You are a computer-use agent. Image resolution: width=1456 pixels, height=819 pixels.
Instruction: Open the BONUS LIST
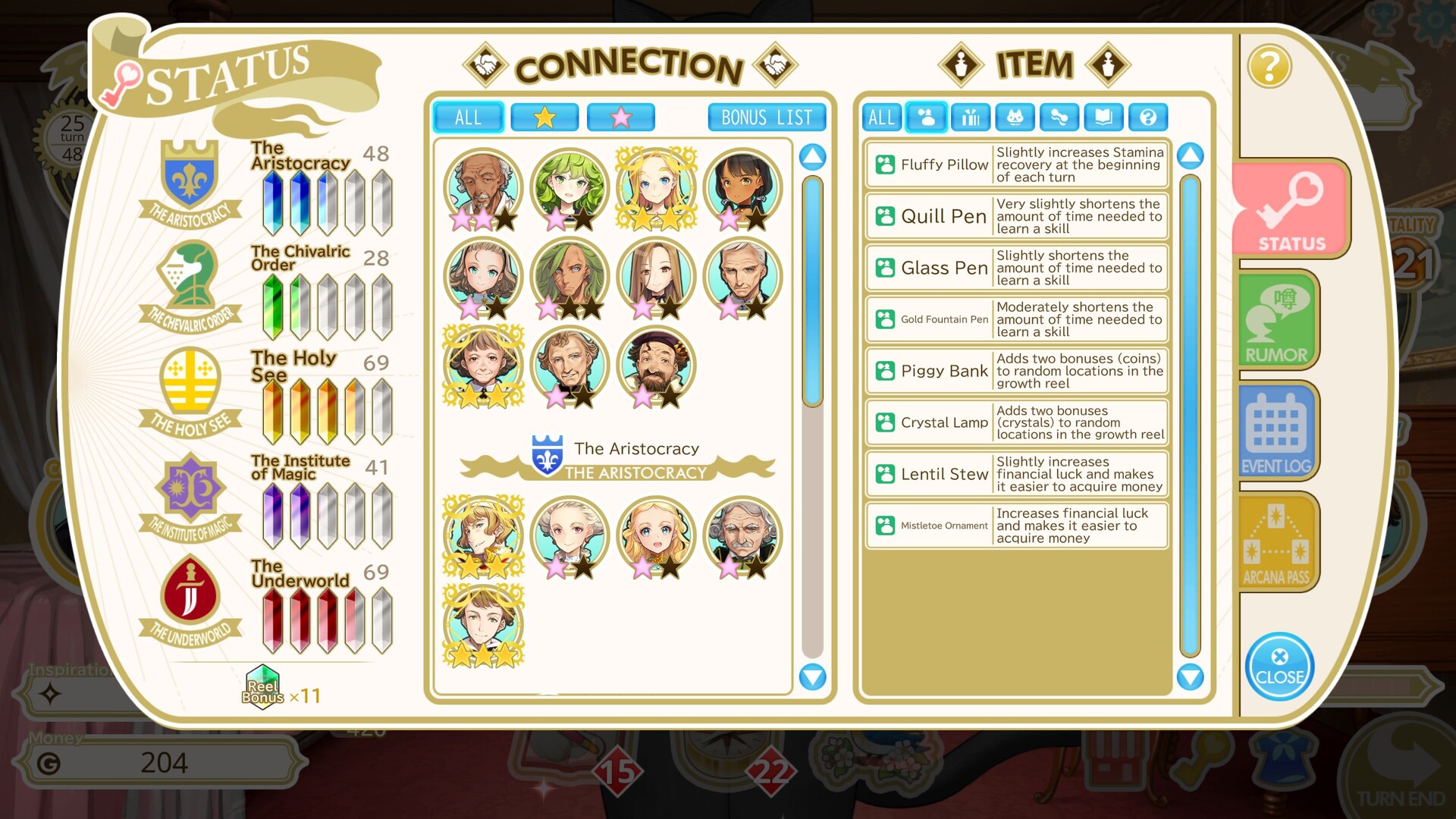(x=765, y=117)
